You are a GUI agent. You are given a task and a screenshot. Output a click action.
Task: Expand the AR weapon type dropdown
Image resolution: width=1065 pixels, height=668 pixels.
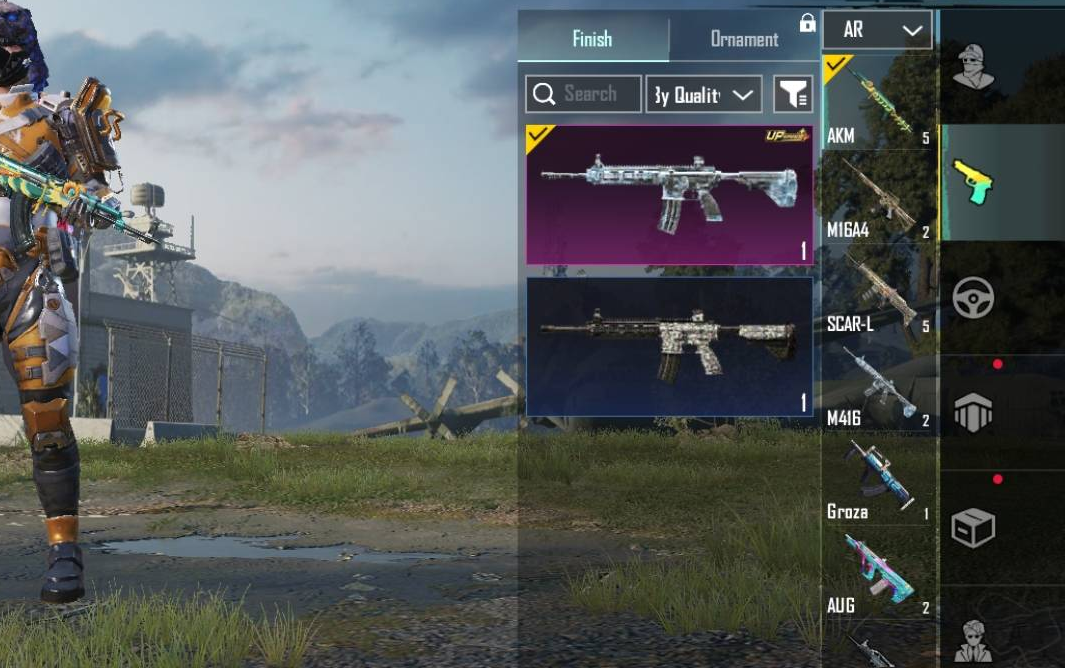[x=877, y=30]
